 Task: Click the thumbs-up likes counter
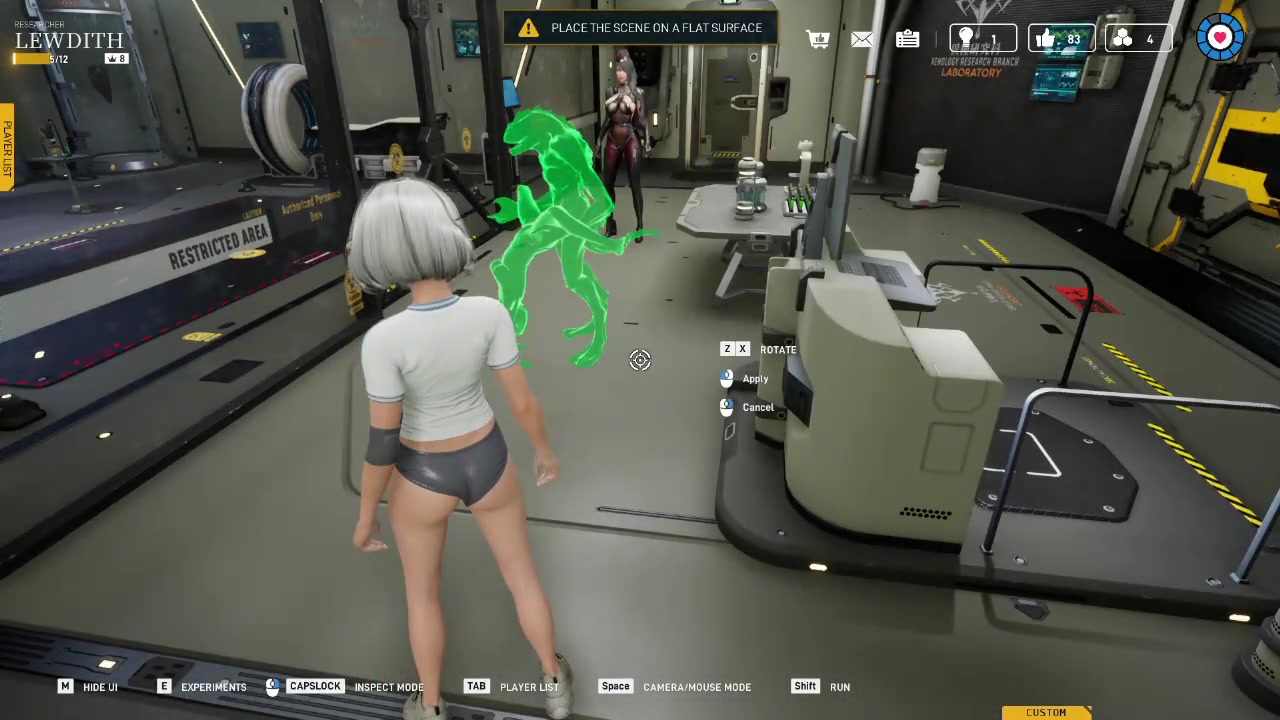(x=1061, y=39)
